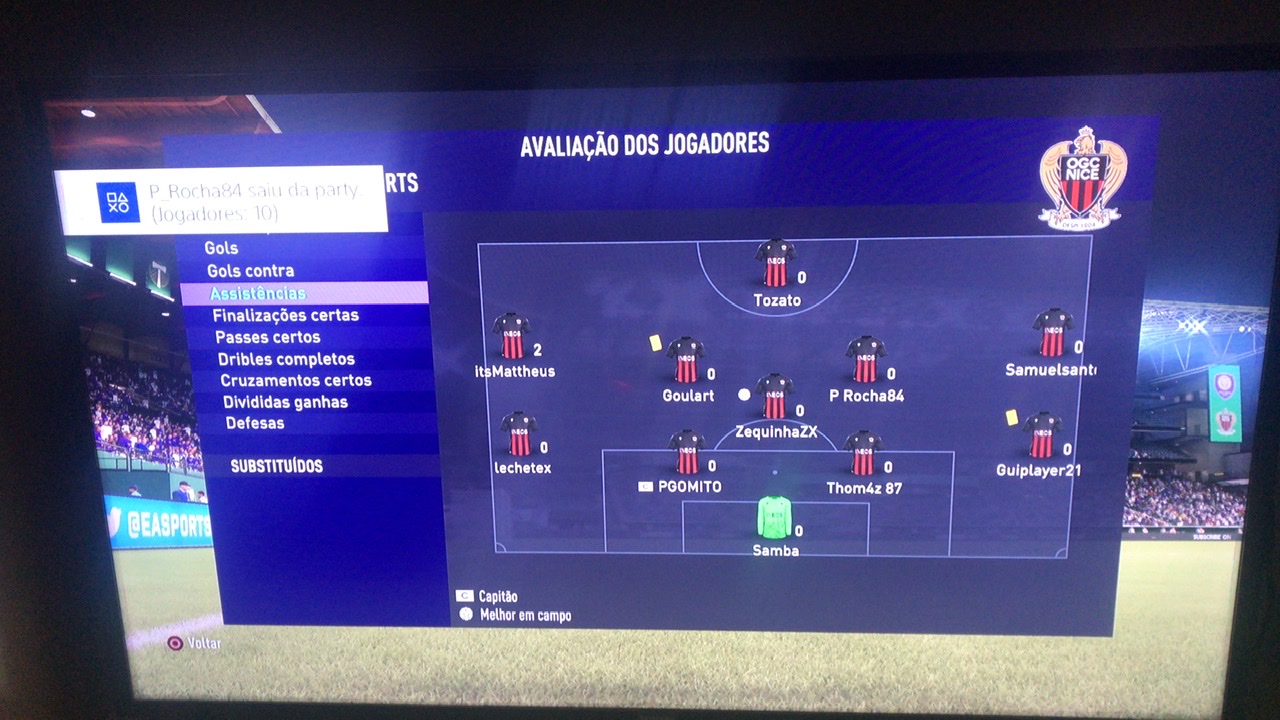Select defender lechetex

519,434
